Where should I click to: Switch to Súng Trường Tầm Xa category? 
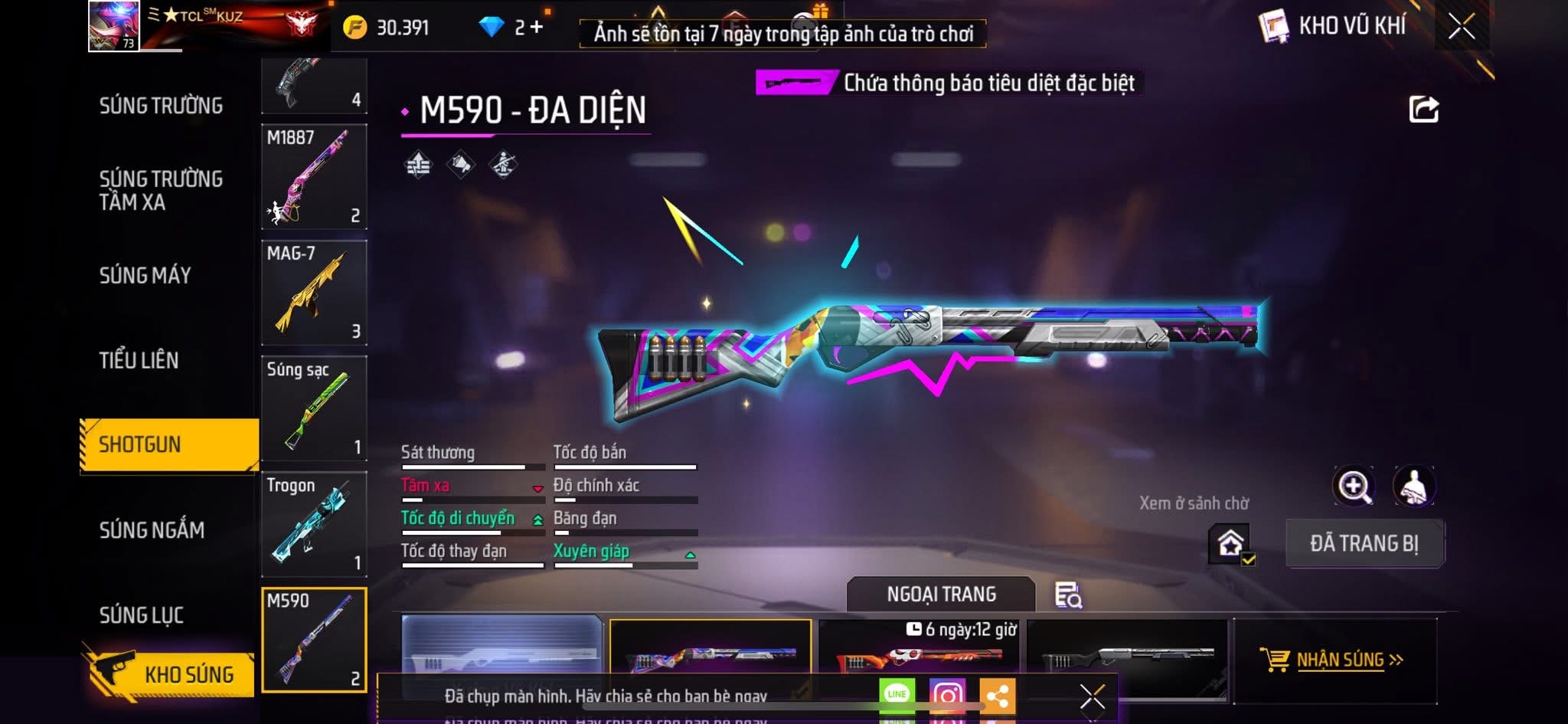coord(161,190)
